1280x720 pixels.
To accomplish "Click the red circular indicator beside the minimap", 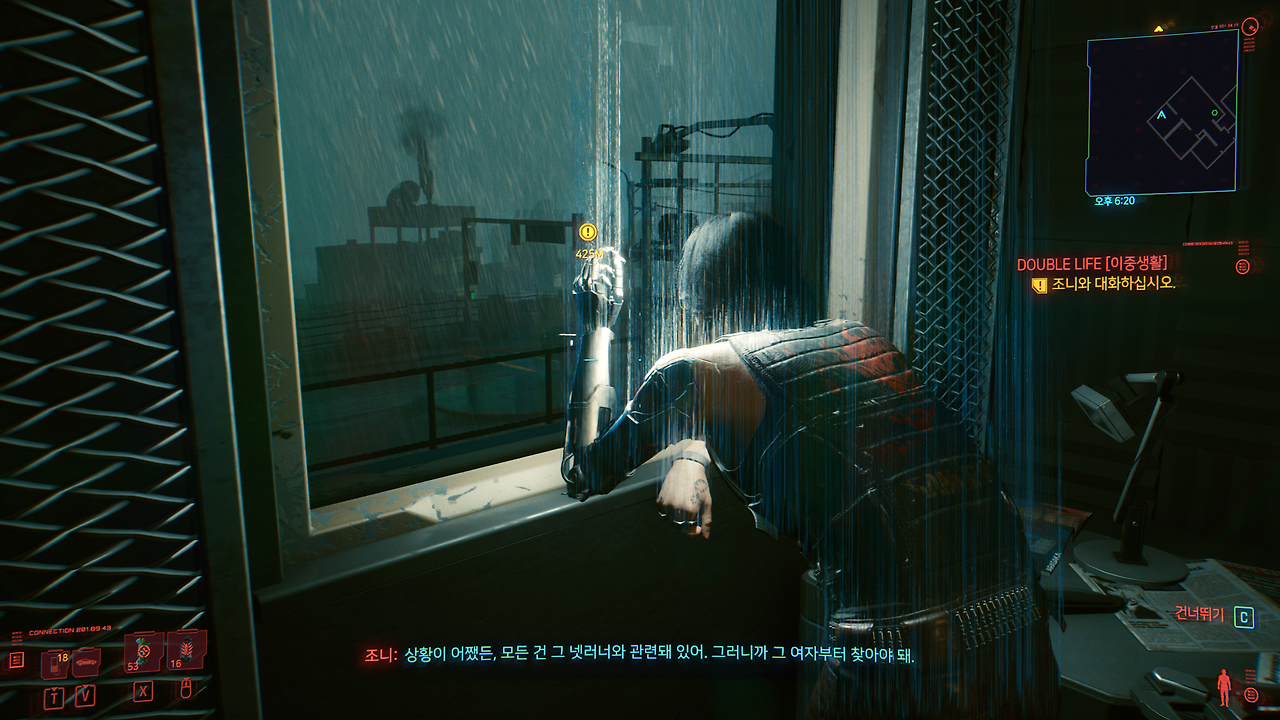I will coord(1250,27).
